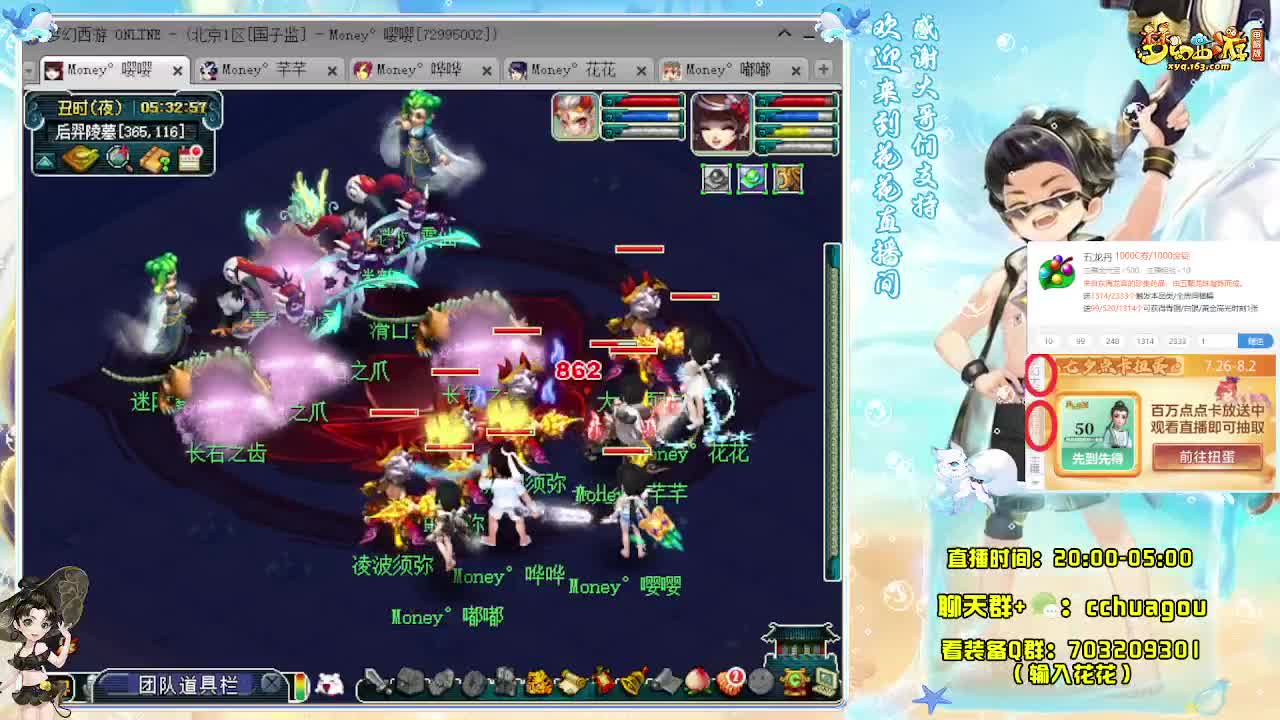Click the computer icon at the end of the item bar

tap(824, 683)
